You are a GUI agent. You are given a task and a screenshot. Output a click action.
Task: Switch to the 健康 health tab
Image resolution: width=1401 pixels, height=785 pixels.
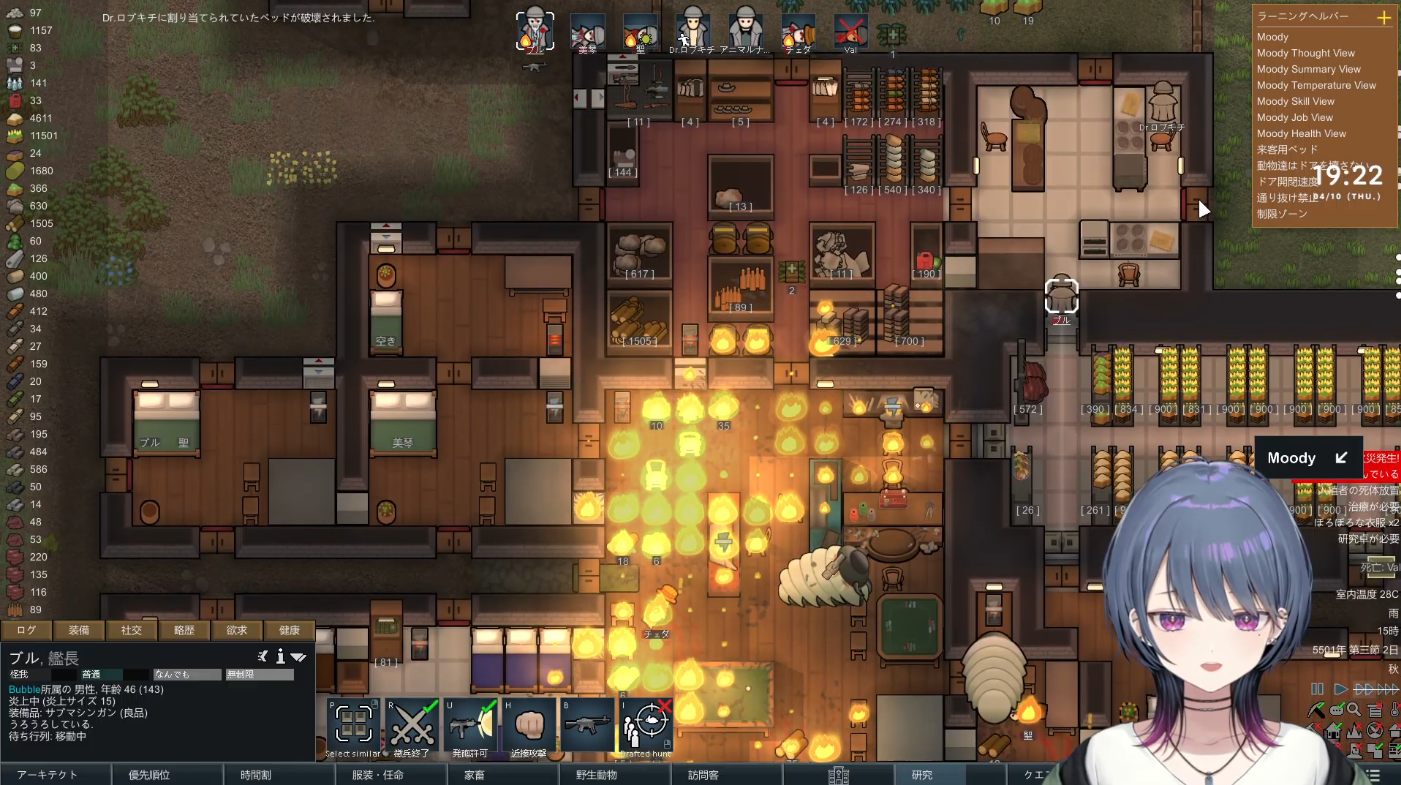pos(289,630)
